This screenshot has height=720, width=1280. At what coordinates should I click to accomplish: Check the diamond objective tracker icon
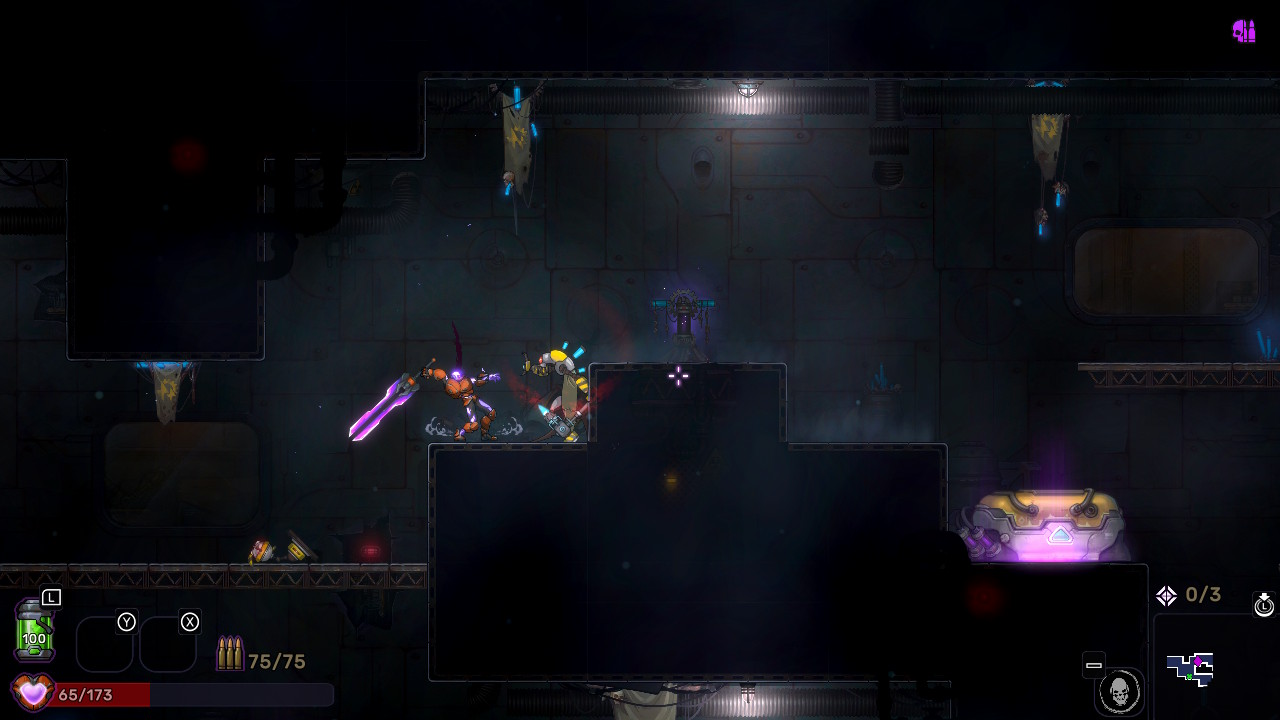click(1166, 596)
